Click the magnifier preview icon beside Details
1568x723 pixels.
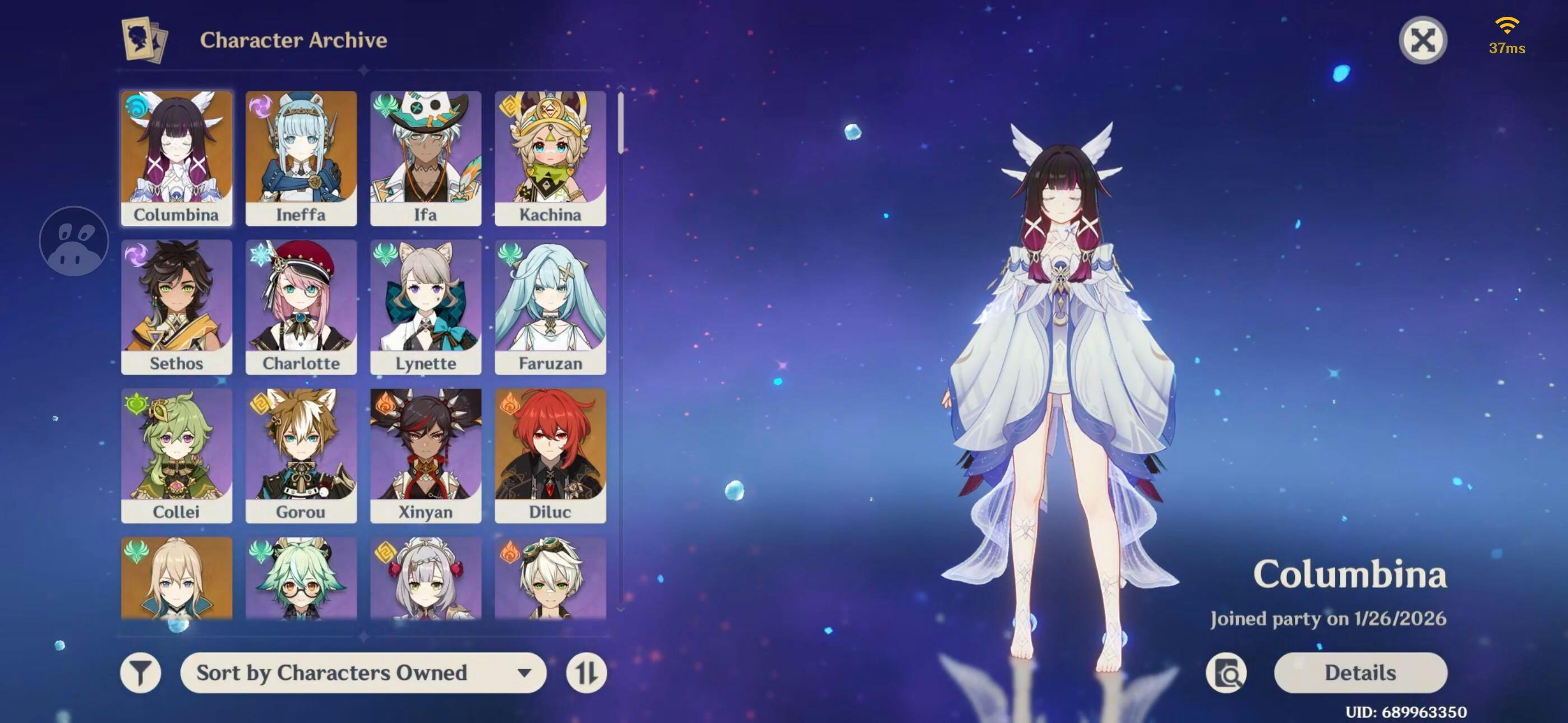click(1226, 673)
